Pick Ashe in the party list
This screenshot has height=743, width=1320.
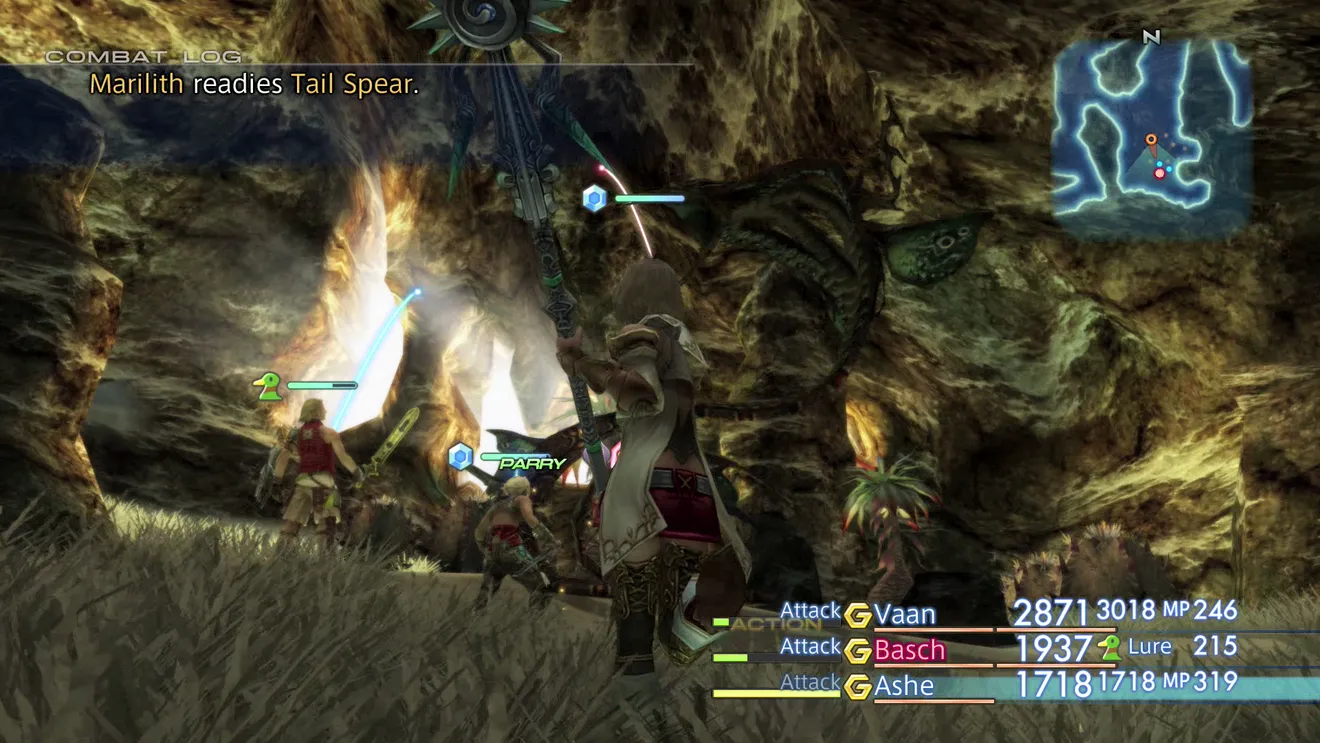(904, 686)
